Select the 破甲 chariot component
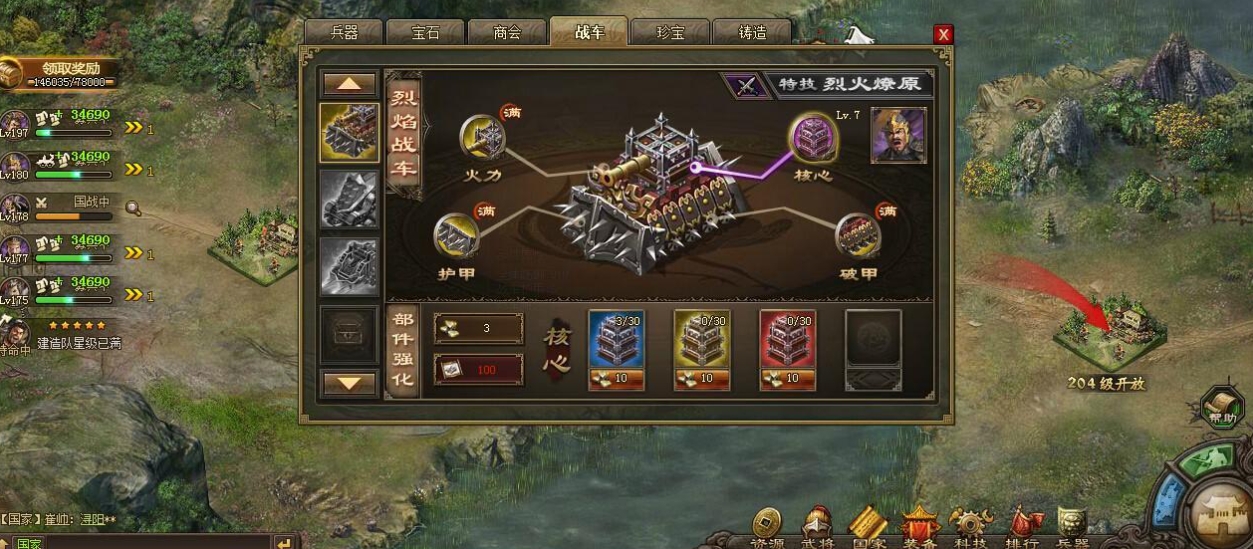The height and width of the screenshot is (549, 1253). coord(858,234)
